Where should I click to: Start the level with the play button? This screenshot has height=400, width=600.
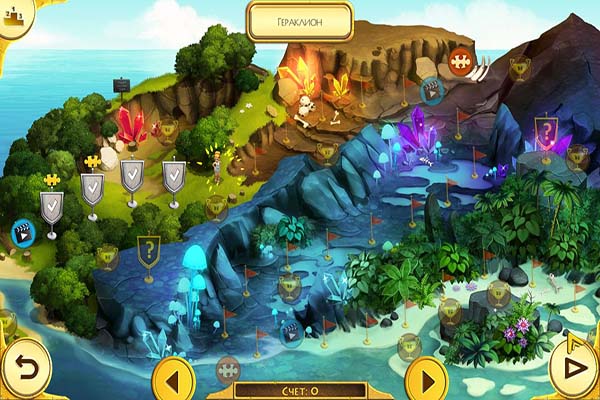573,367
